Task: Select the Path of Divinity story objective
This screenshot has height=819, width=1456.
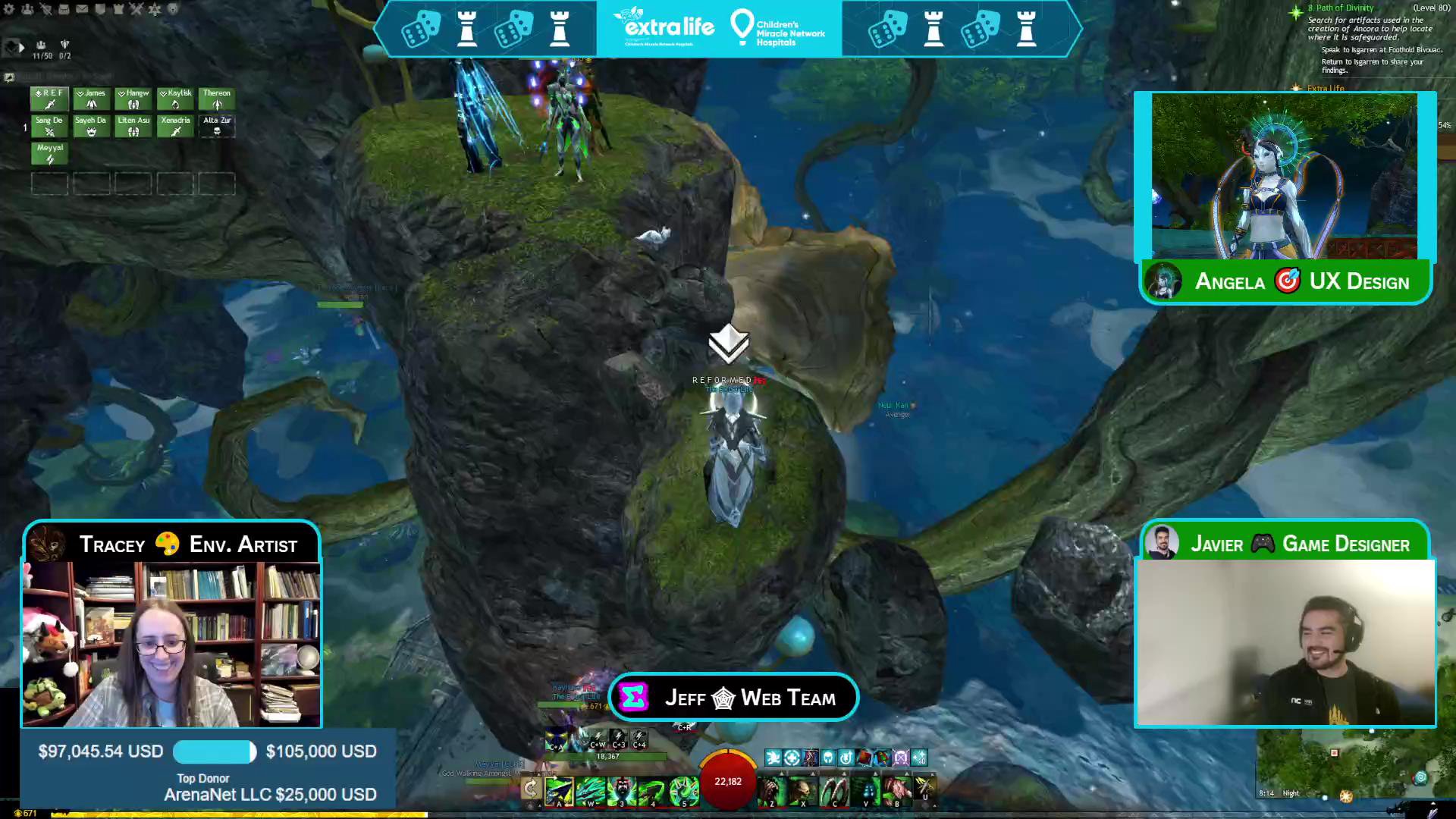Action: 1344,8
